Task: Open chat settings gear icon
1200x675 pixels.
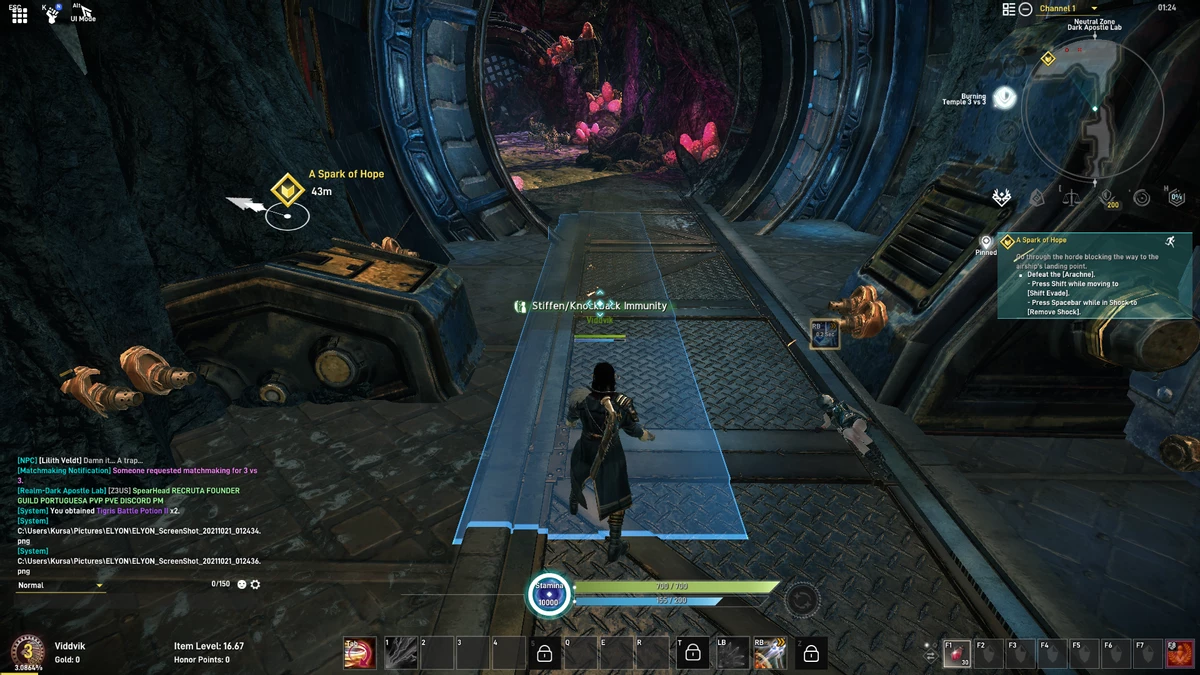Action: [255, 584]
